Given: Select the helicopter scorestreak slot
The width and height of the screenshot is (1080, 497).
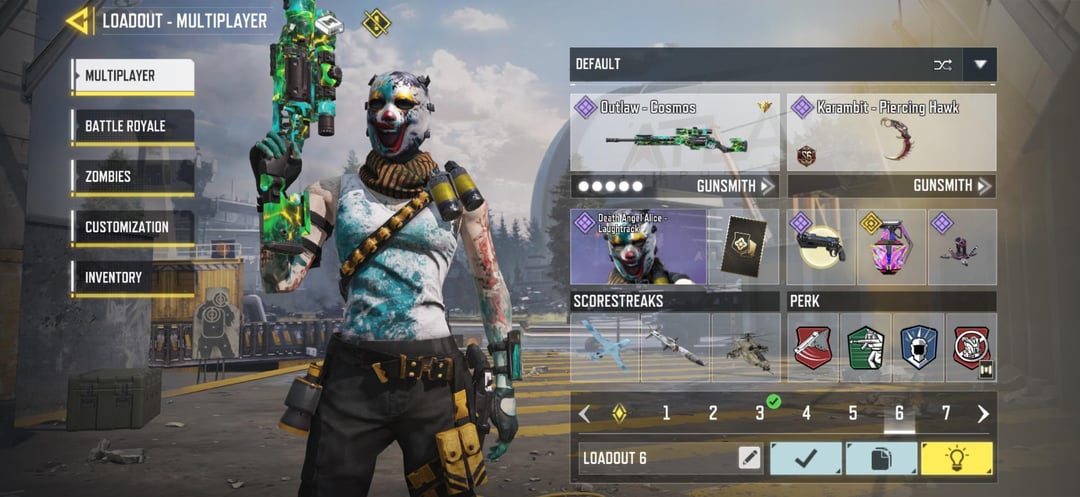Looking at the screenshot, I should click(746, 347).
